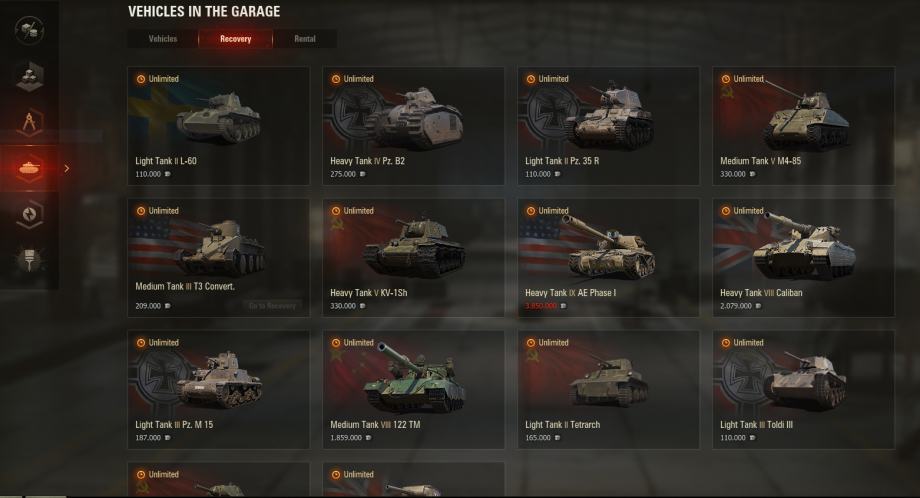Select the Light Tank III Pz. M 15

pos(218,389)
